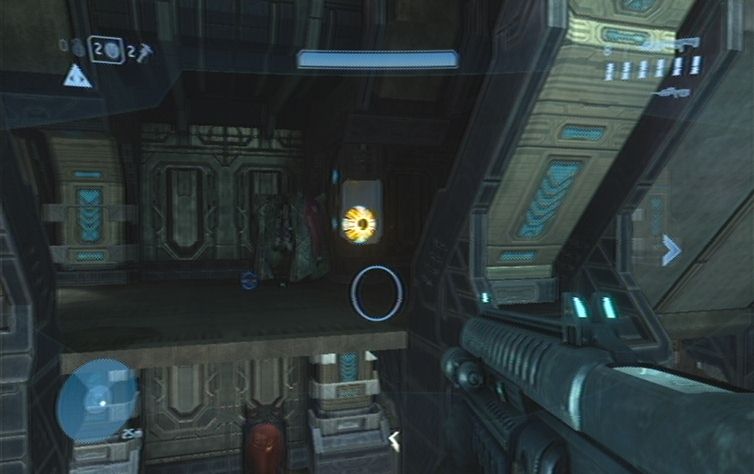The width and height of the screenshot is (754, 474).
Task: Switch to the secondary rifle icon
Action: (671, 93)
